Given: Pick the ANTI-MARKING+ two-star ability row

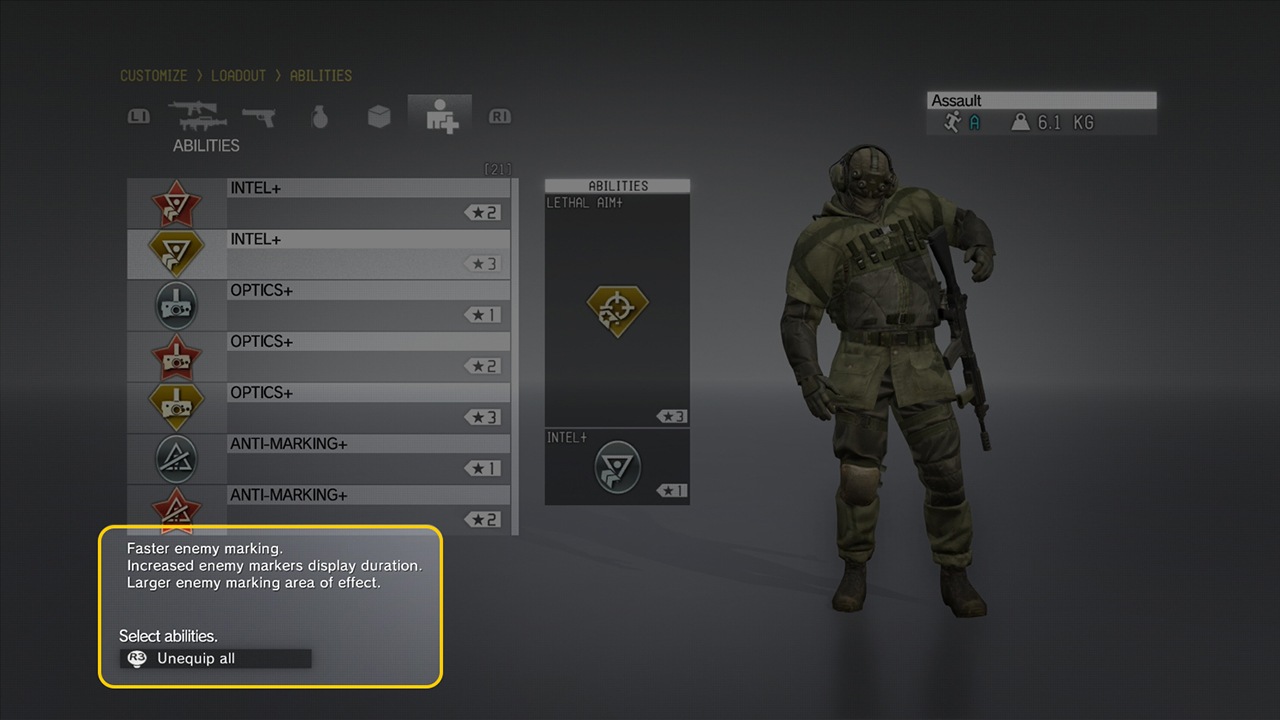Looking at the screenshot, I should (318, 509).
